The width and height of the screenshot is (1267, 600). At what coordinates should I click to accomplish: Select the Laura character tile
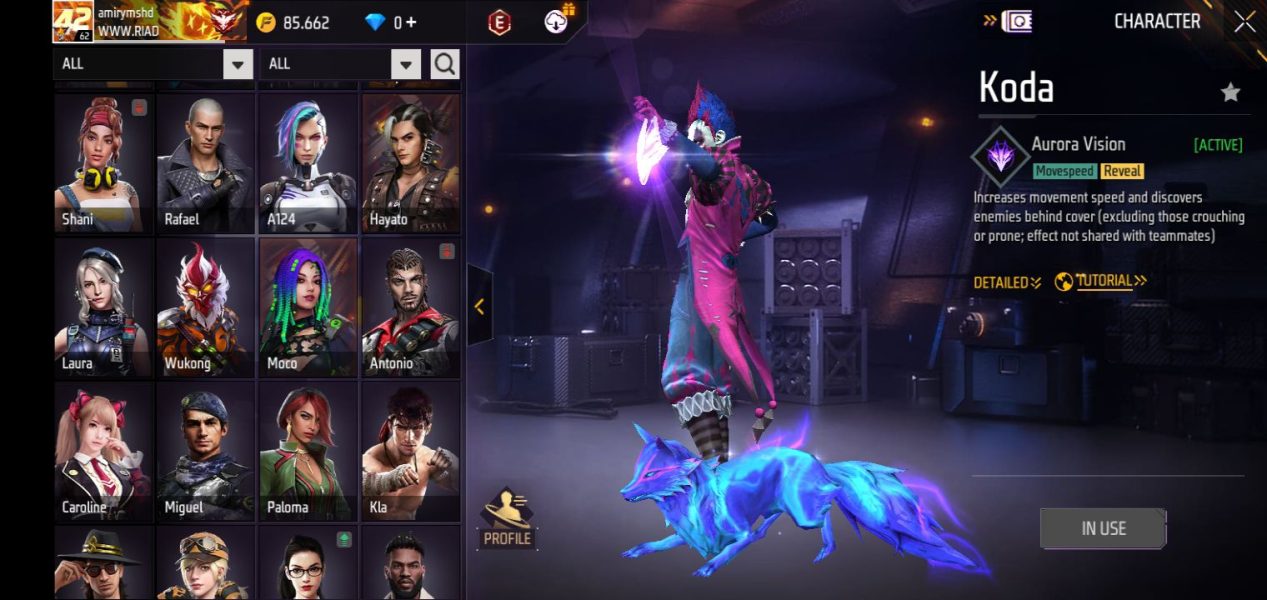(103, 307)
